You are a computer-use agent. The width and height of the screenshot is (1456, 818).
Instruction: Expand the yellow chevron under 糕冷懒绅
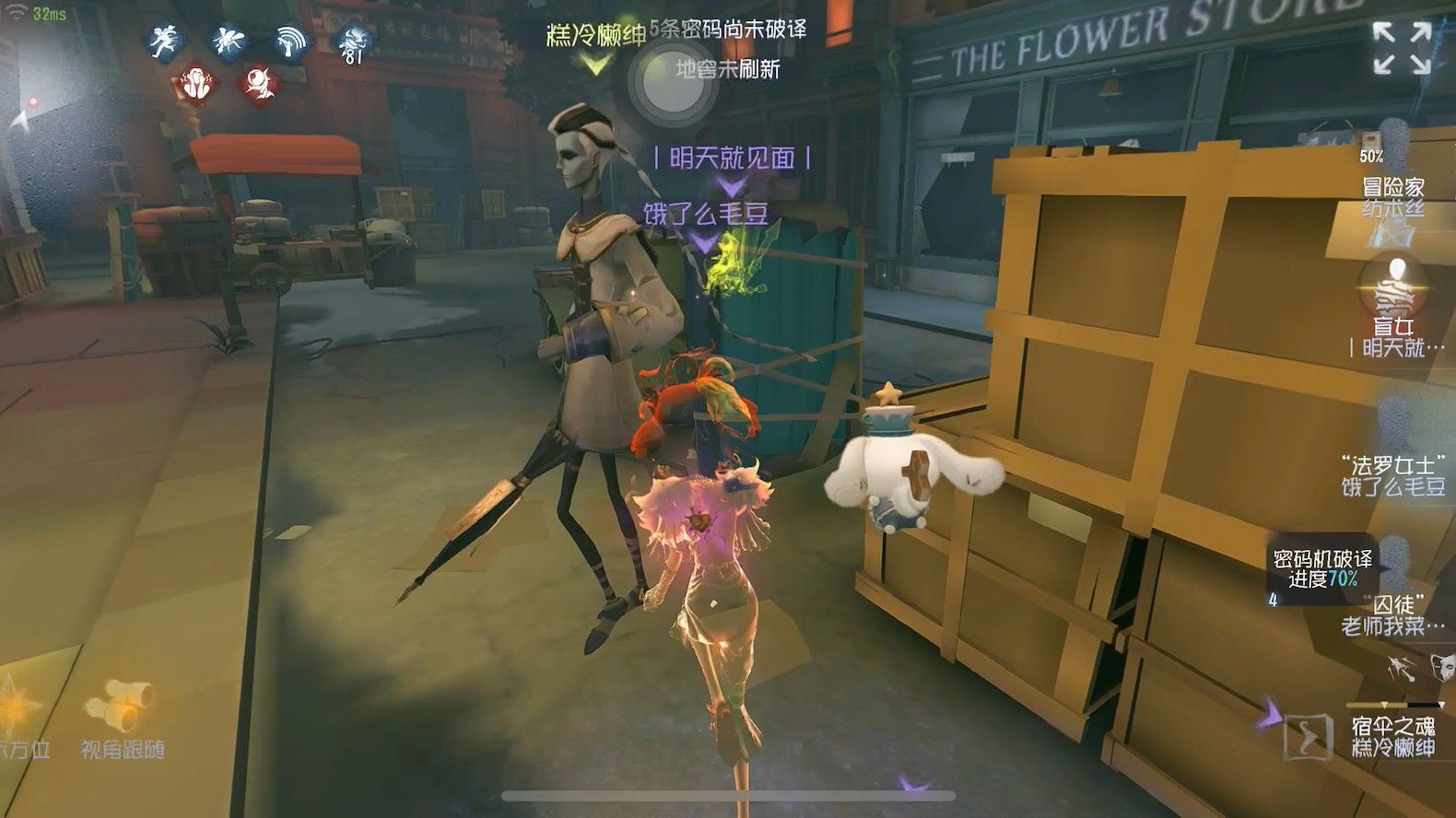[x=597, y=64]
